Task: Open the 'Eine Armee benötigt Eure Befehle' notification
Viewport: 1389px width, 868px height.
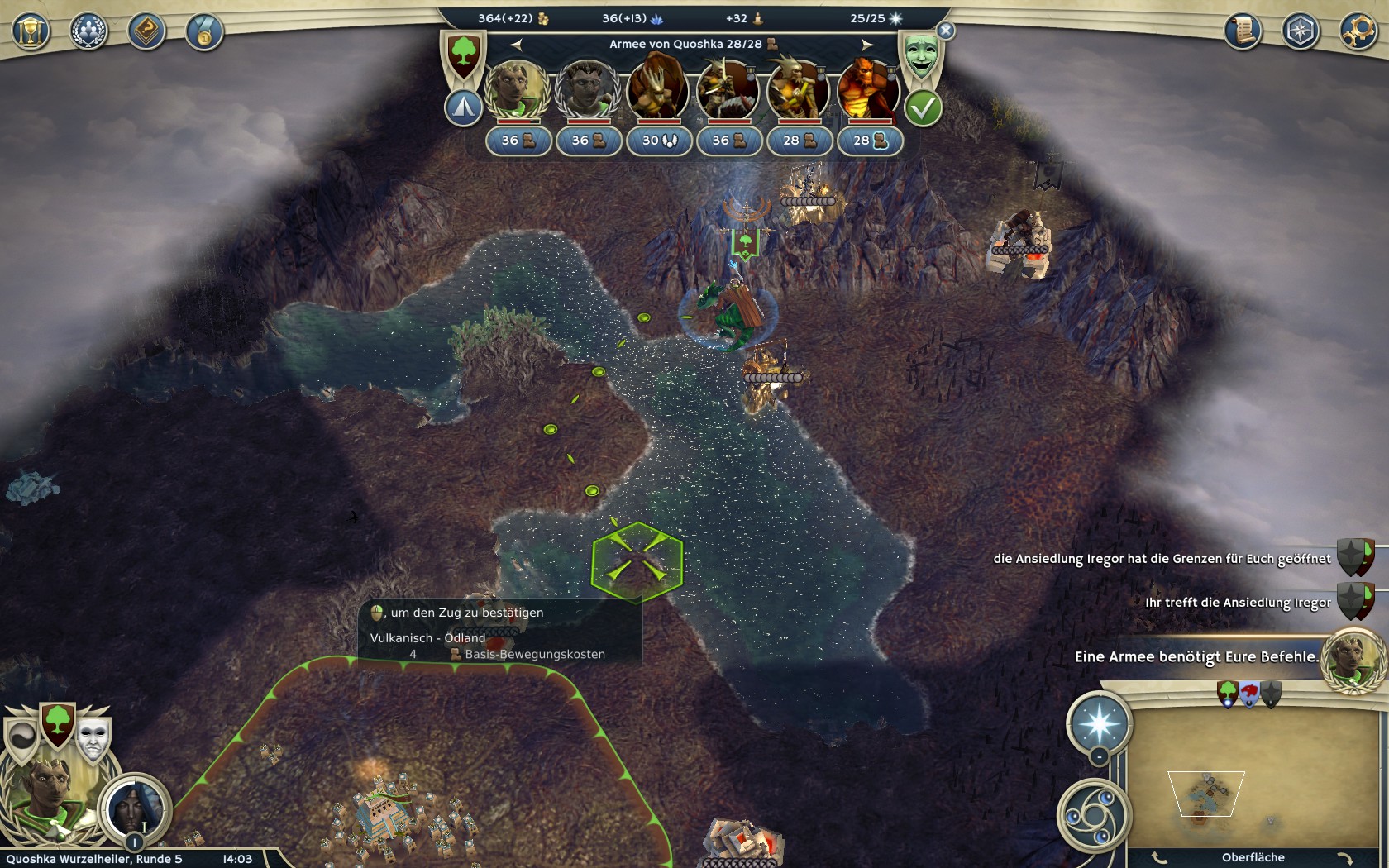Action: 1196,657
